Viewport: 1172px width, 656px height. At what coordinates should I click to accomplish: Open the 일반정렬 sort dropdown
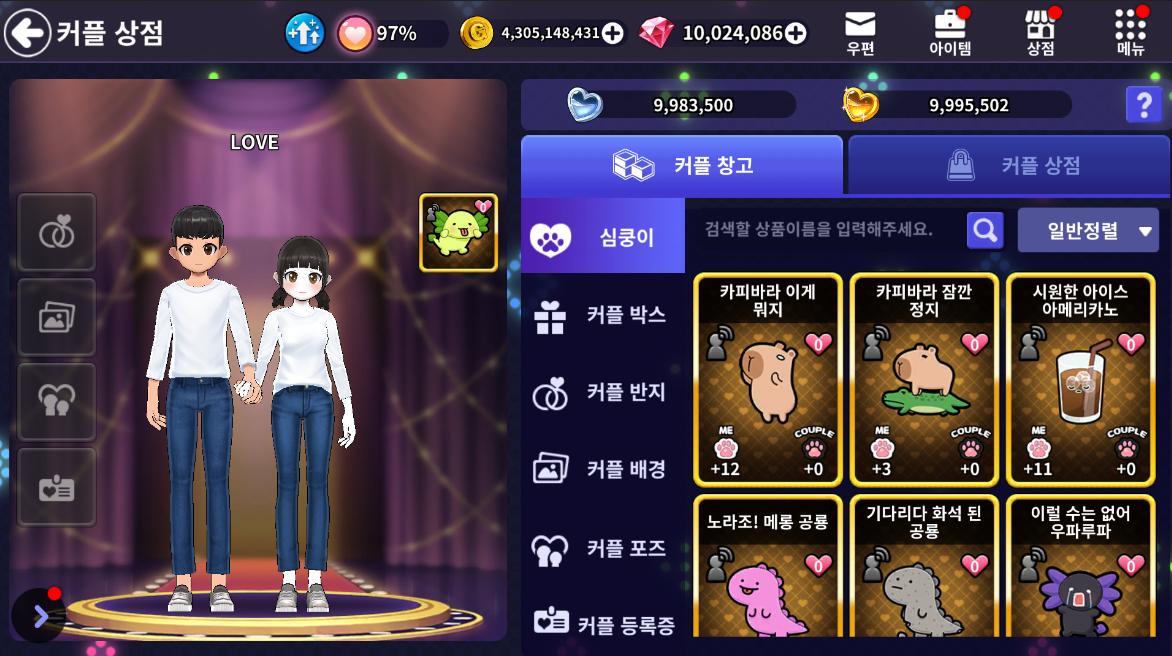[x=1088, y=231]
